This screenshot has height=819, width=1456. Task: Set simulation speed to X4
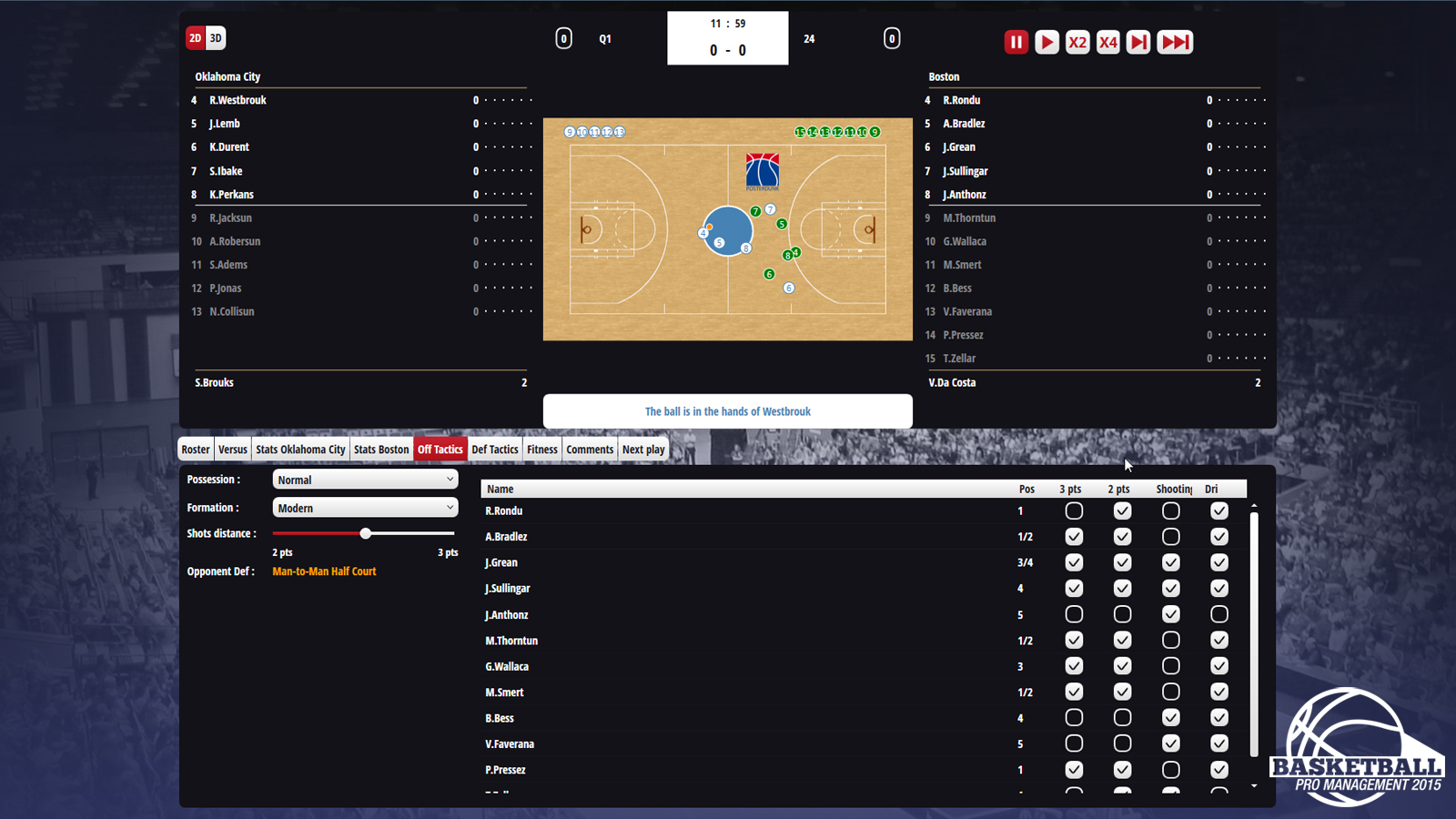(1107, 42)
